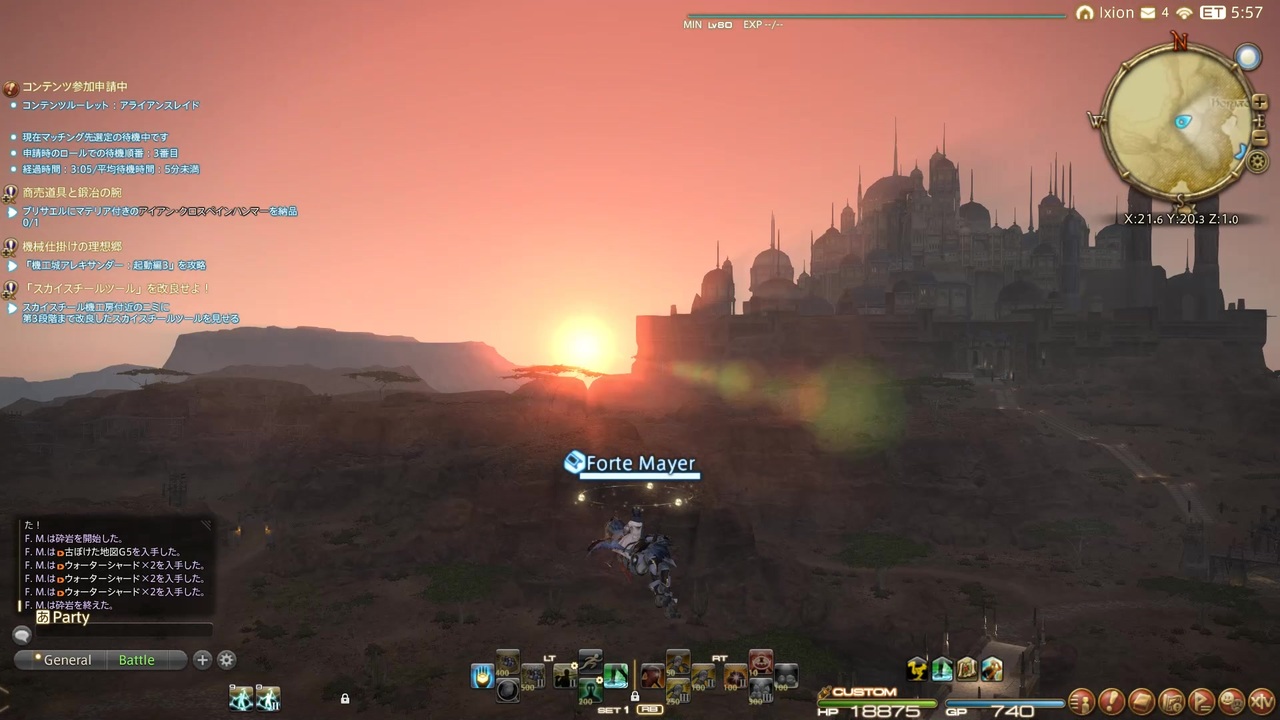Image resolution: width=1280 pixels, height=720 pixels.
Task: Click the Stealth buff icon to cancel it
Action: point(942,670)
